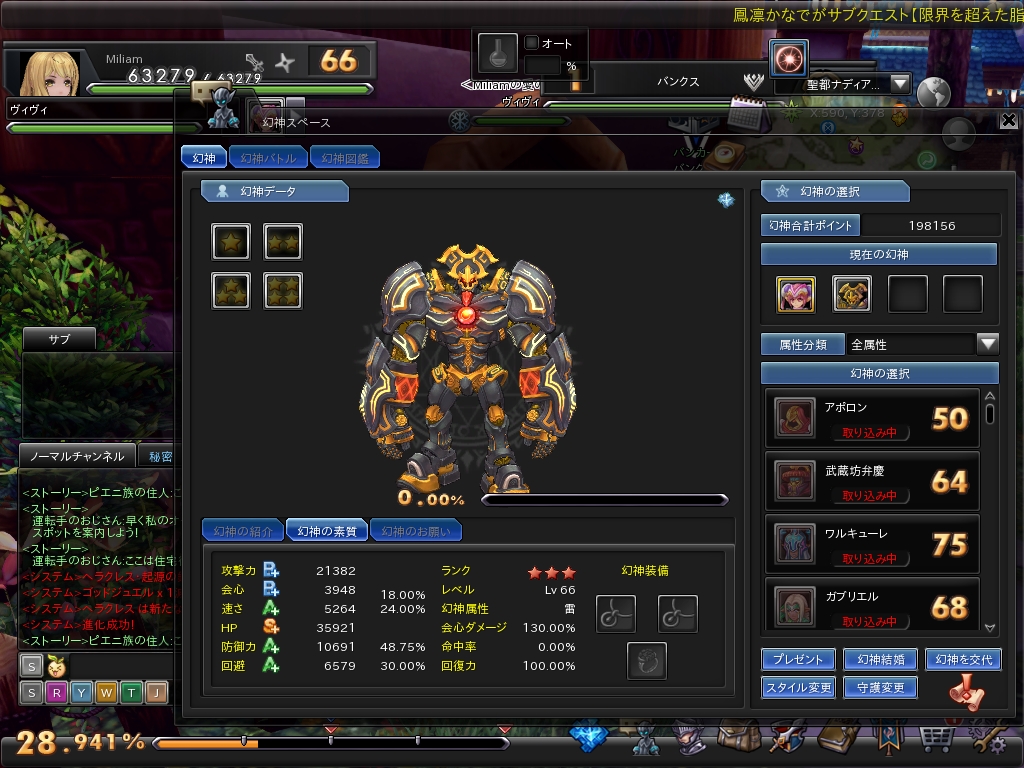Choose the 守護変更 button
The image size is (1024, 768).
880,688
